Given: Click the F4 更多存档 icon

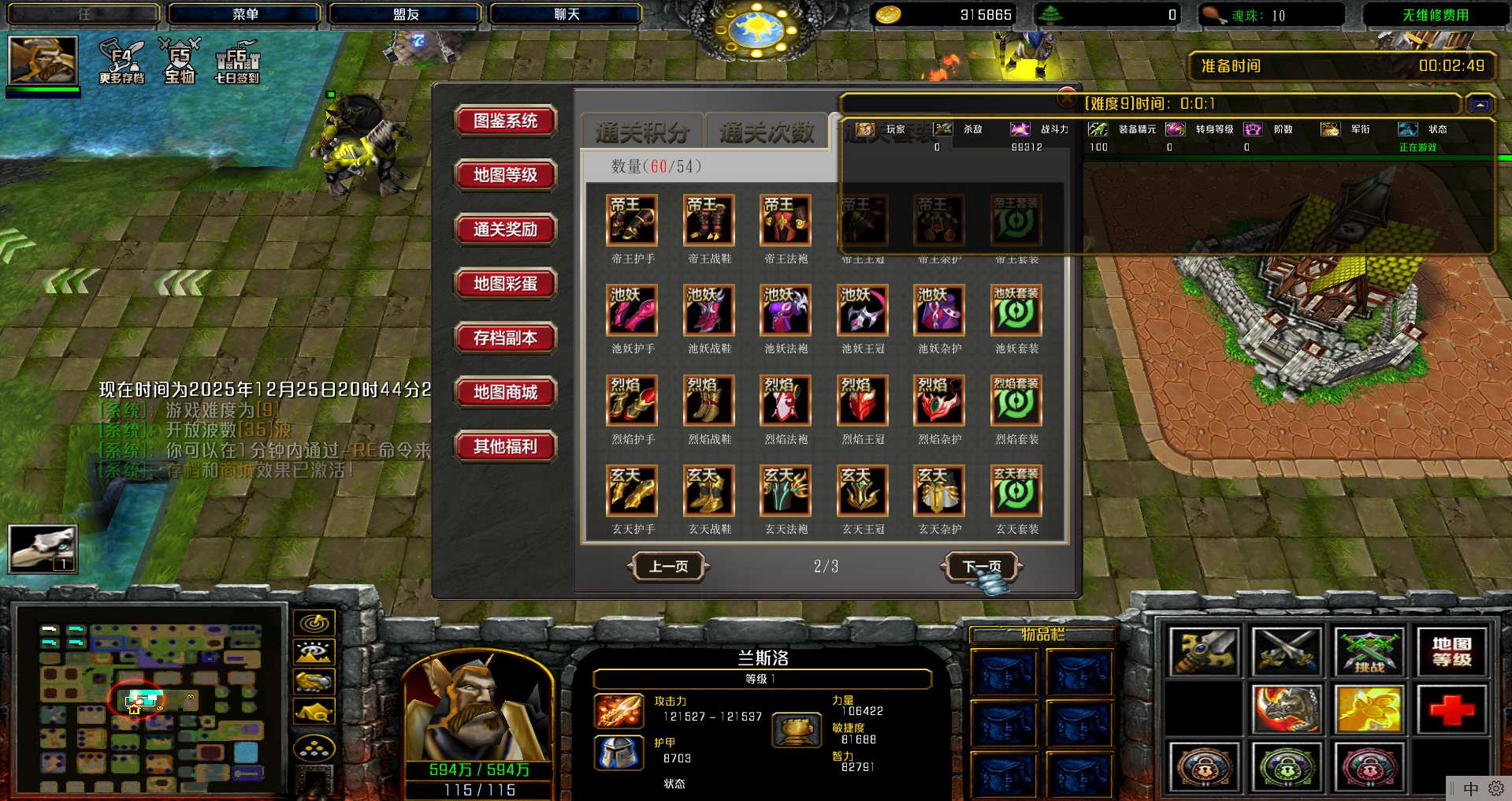Looking at the screenshot, I should 122,61.
